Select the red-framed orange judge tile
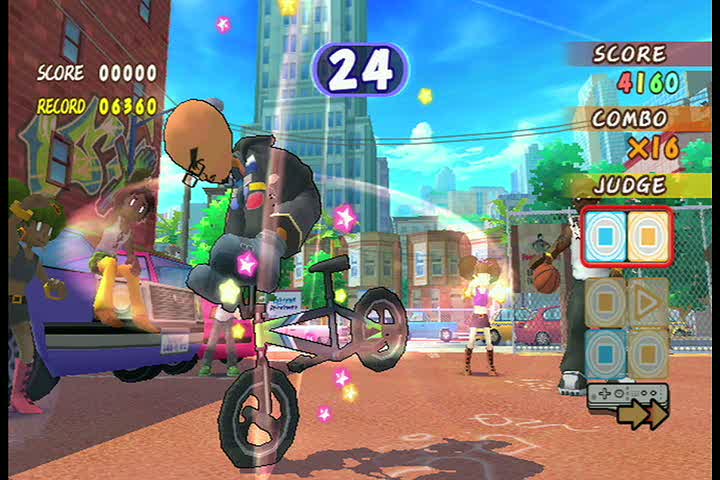Screen dimensions: 720x480 [x=647, y=237]
